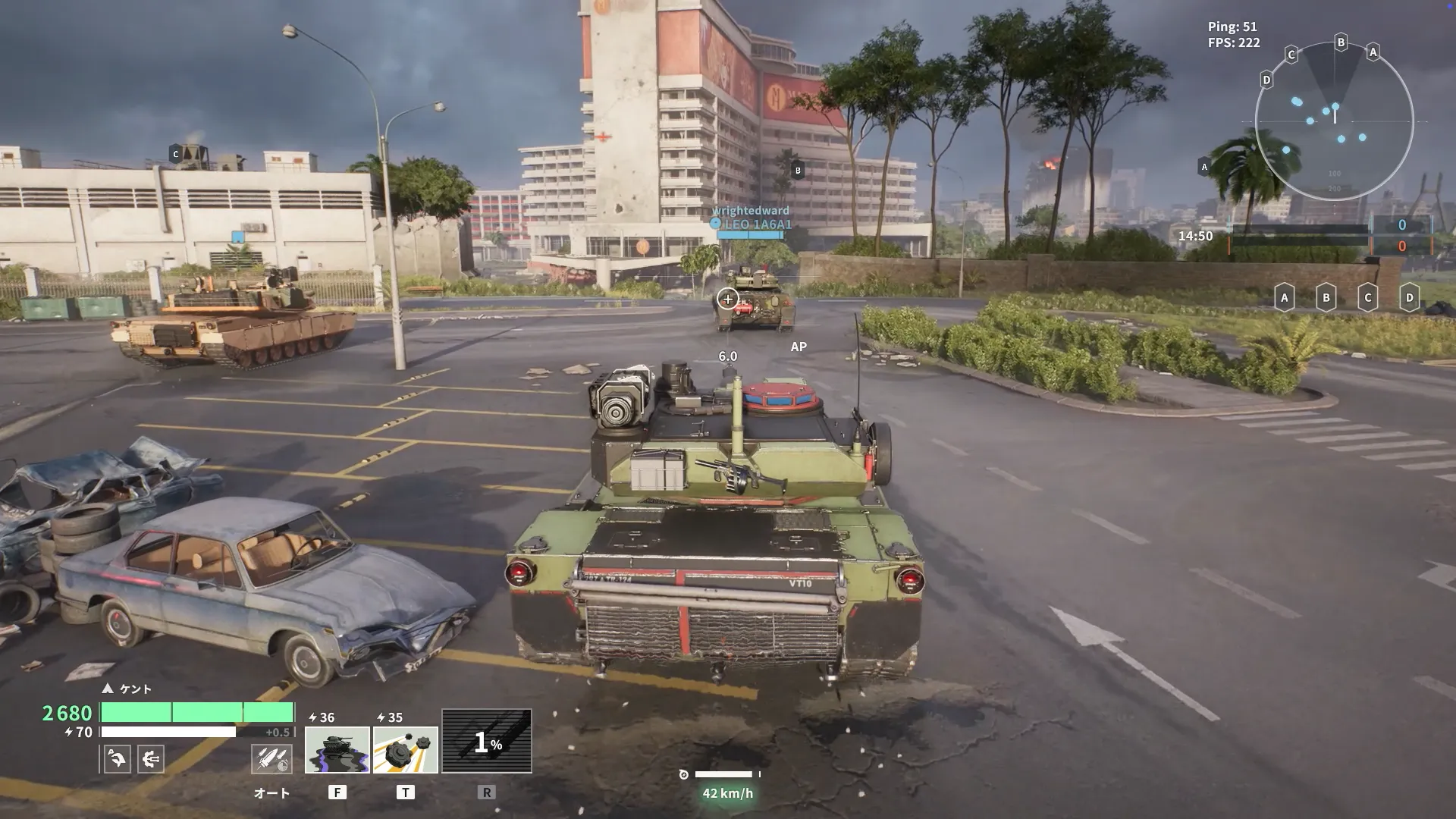The width and height of the screenshot is (1456, 819).
Task: Use the flying gears ability
Action: pos(405,749)
